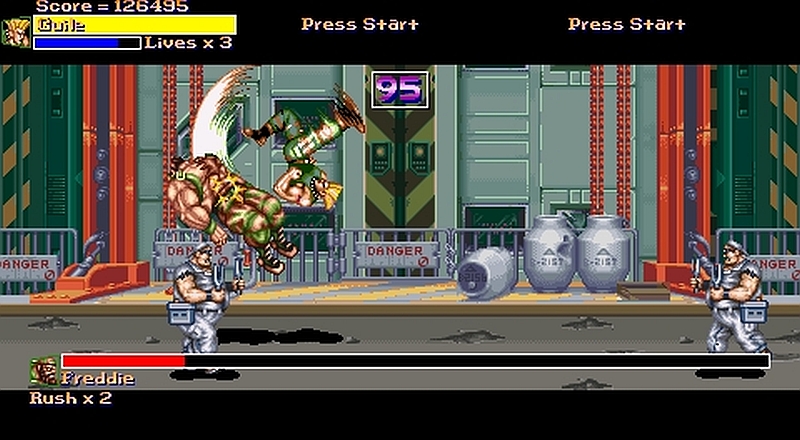Select Freddie's enemy portrait icon
Viewport: 800px width, 440px height.
(x=43, y=371)
